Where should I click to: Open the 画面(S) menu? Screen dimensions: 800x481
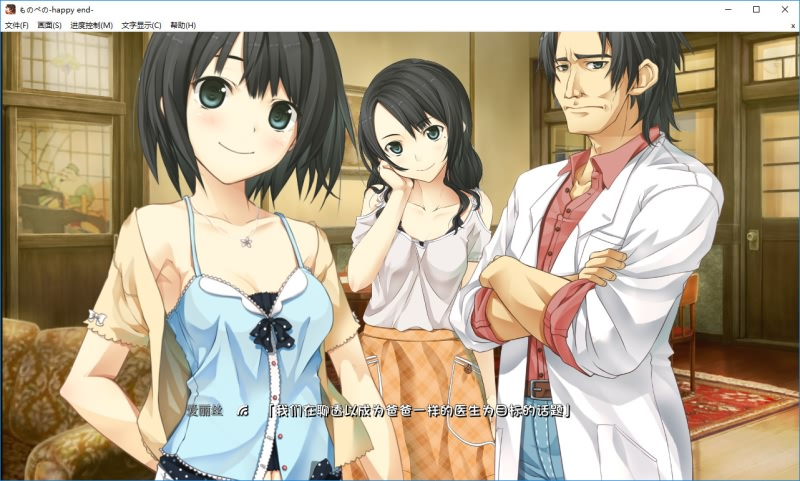[x=49, y=25]
